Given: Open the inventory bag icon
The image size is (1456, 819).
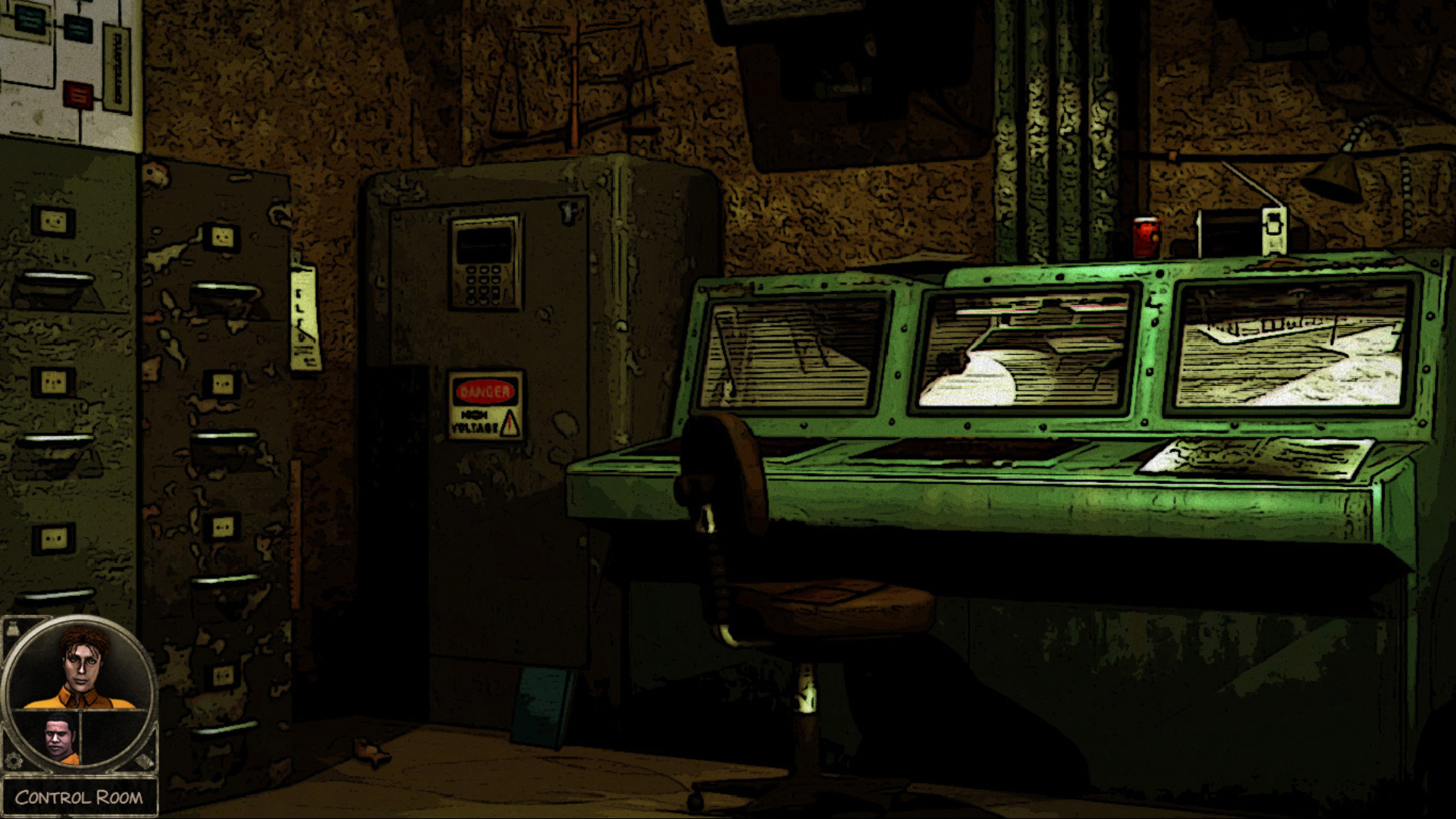Looking at the screenshot, I should click(12, 627).
